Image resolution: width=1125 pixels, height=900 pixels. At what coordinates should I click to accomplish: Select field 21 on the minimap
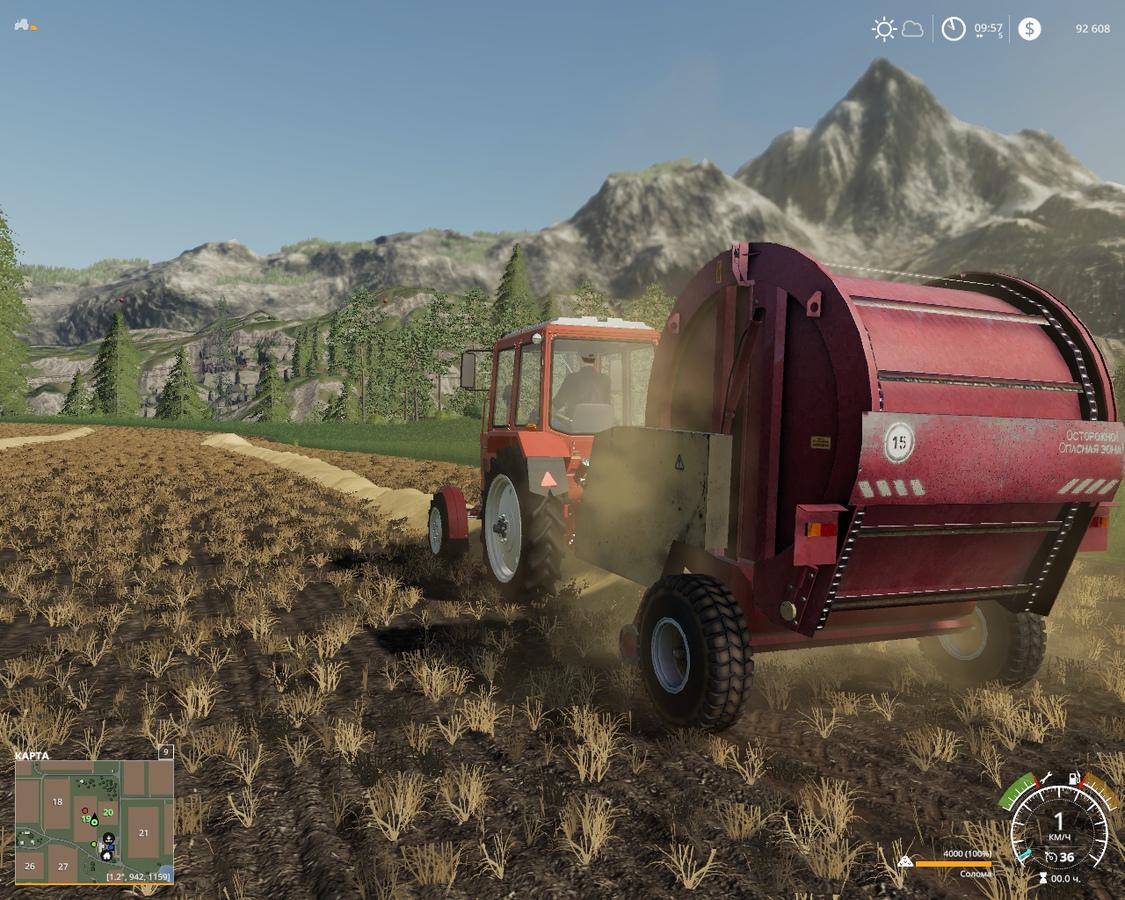[x=143, y=833]
